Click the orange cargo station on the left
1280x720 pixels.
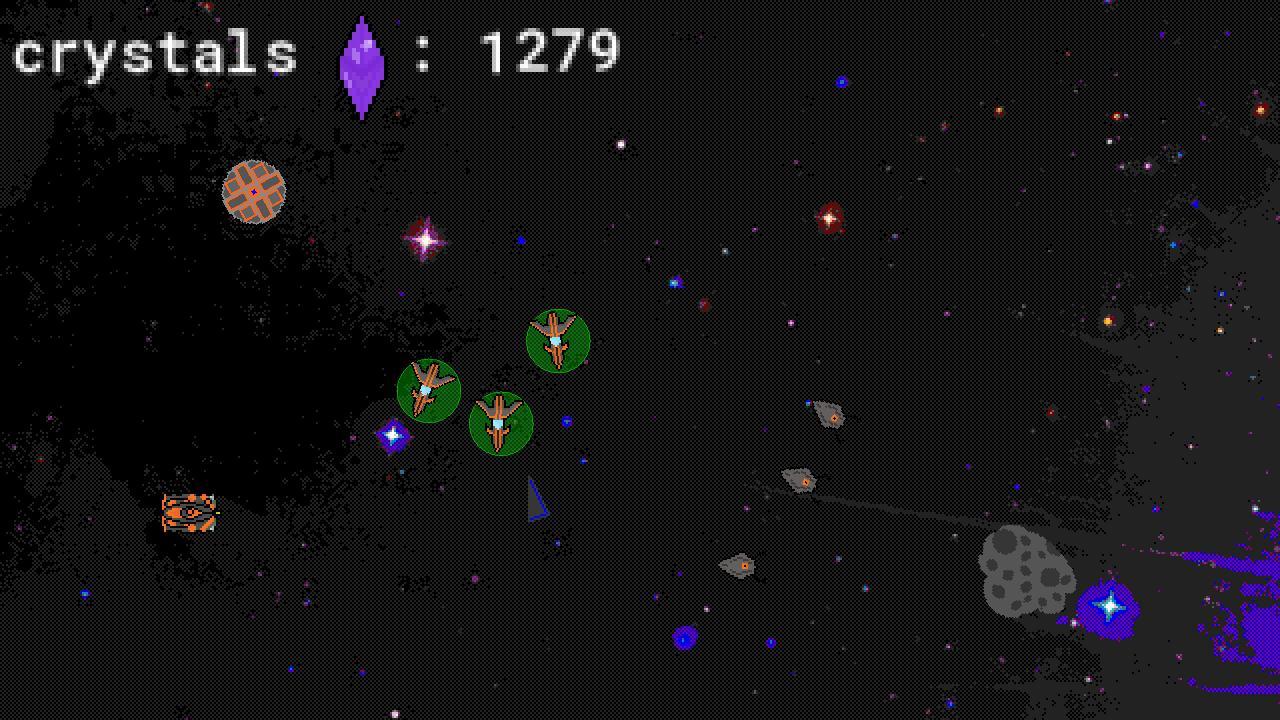188,512
